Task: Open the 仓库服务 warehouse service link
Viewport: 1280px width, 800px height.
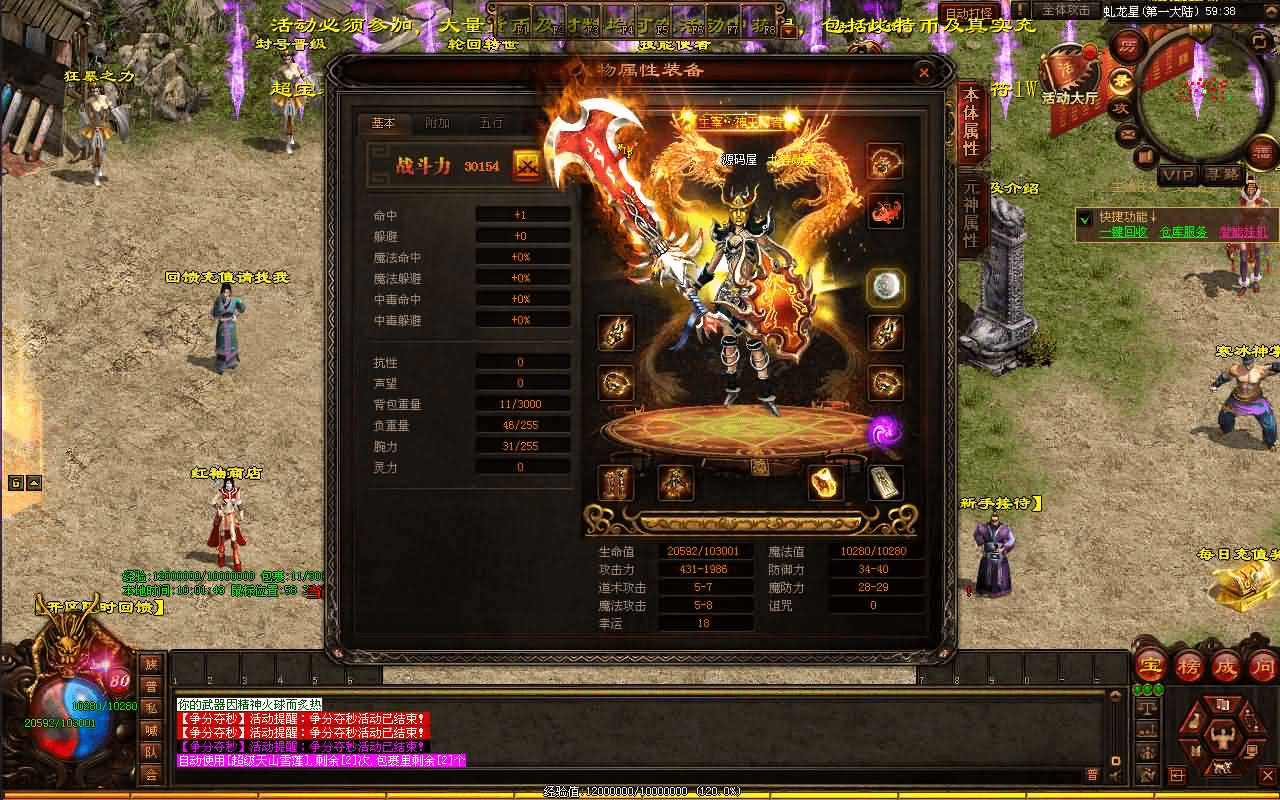Action: 1183,232
